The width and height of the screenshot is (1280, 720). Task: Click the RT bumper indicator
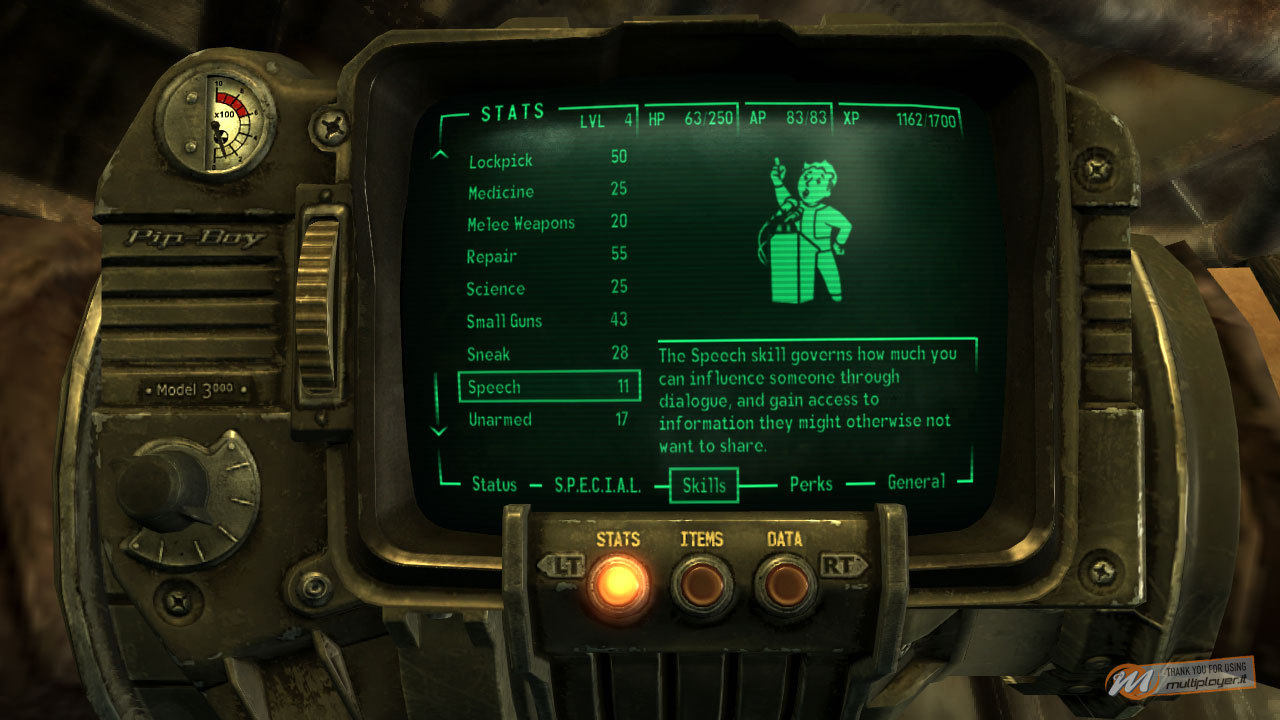tap(845, 562)
